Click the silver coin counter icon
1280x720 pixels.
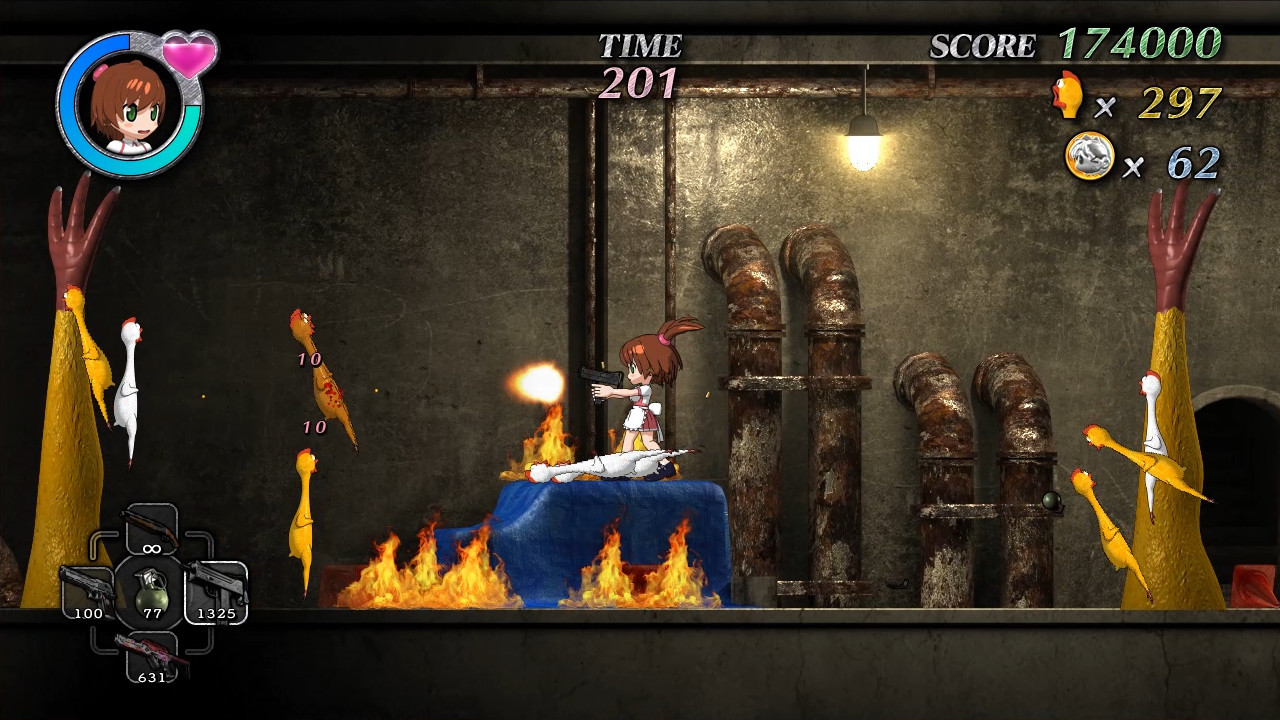pyautogui.click(x=1089, y=157)
